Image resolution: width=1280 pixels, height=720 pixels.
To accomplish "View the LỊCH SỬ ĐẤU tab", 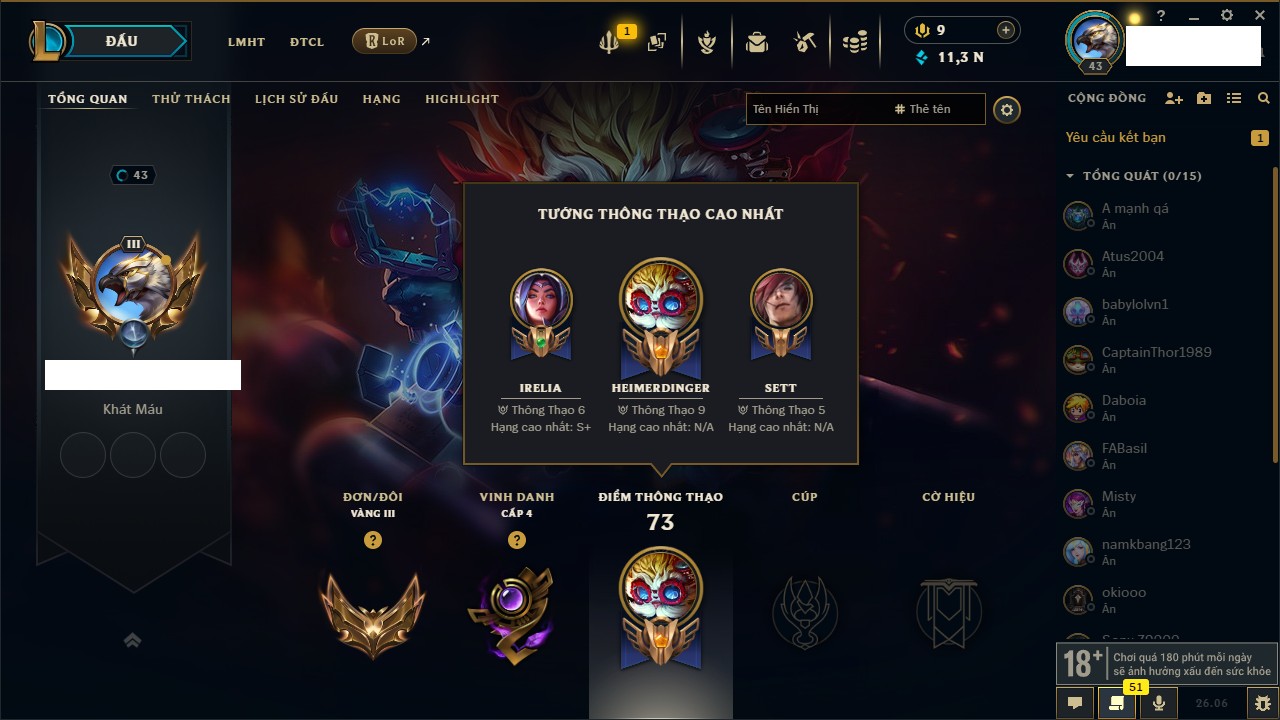I will click(296, 99).
